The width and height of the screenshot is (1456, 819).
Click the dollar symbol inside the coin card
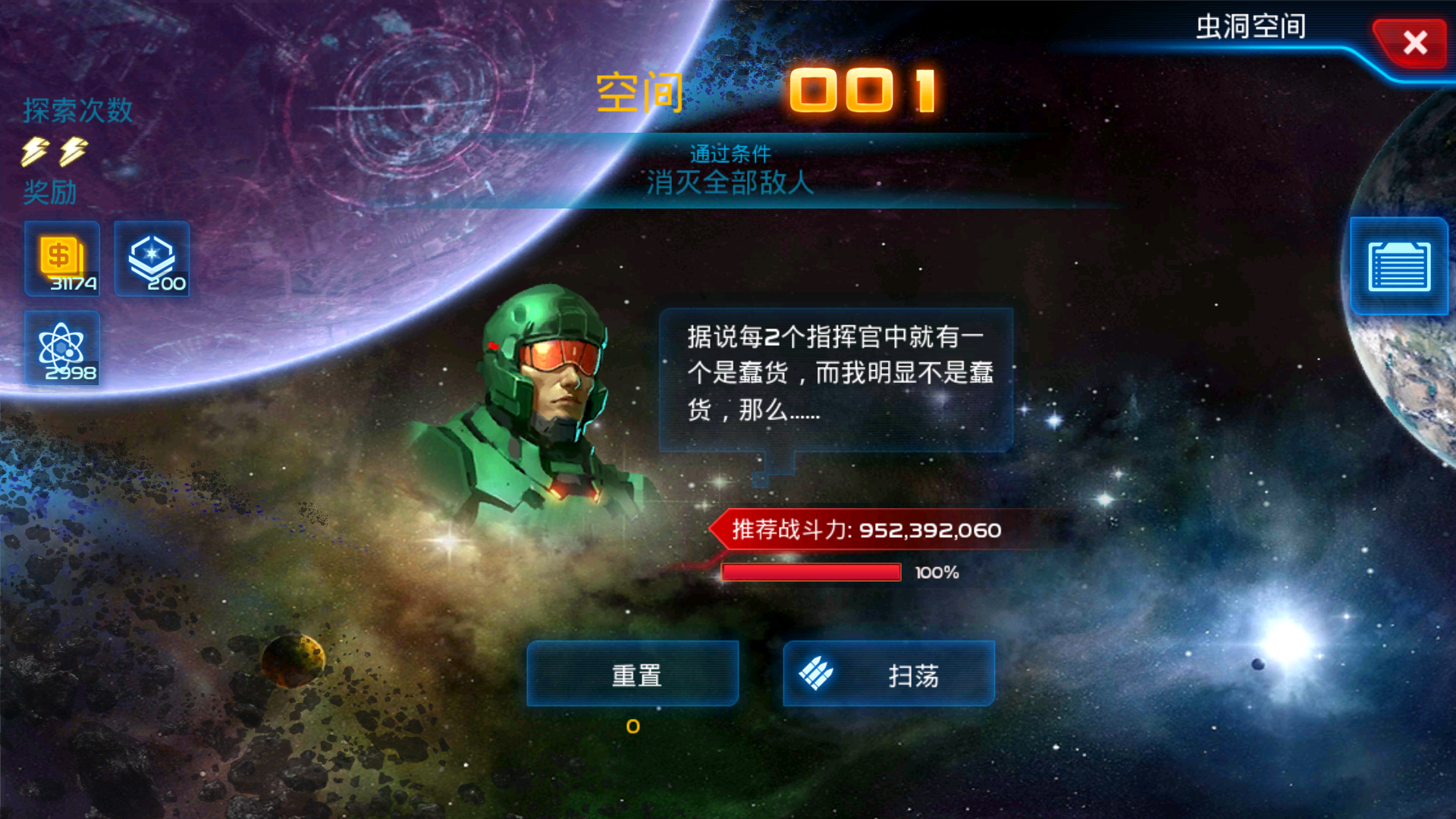pos(59,255)
